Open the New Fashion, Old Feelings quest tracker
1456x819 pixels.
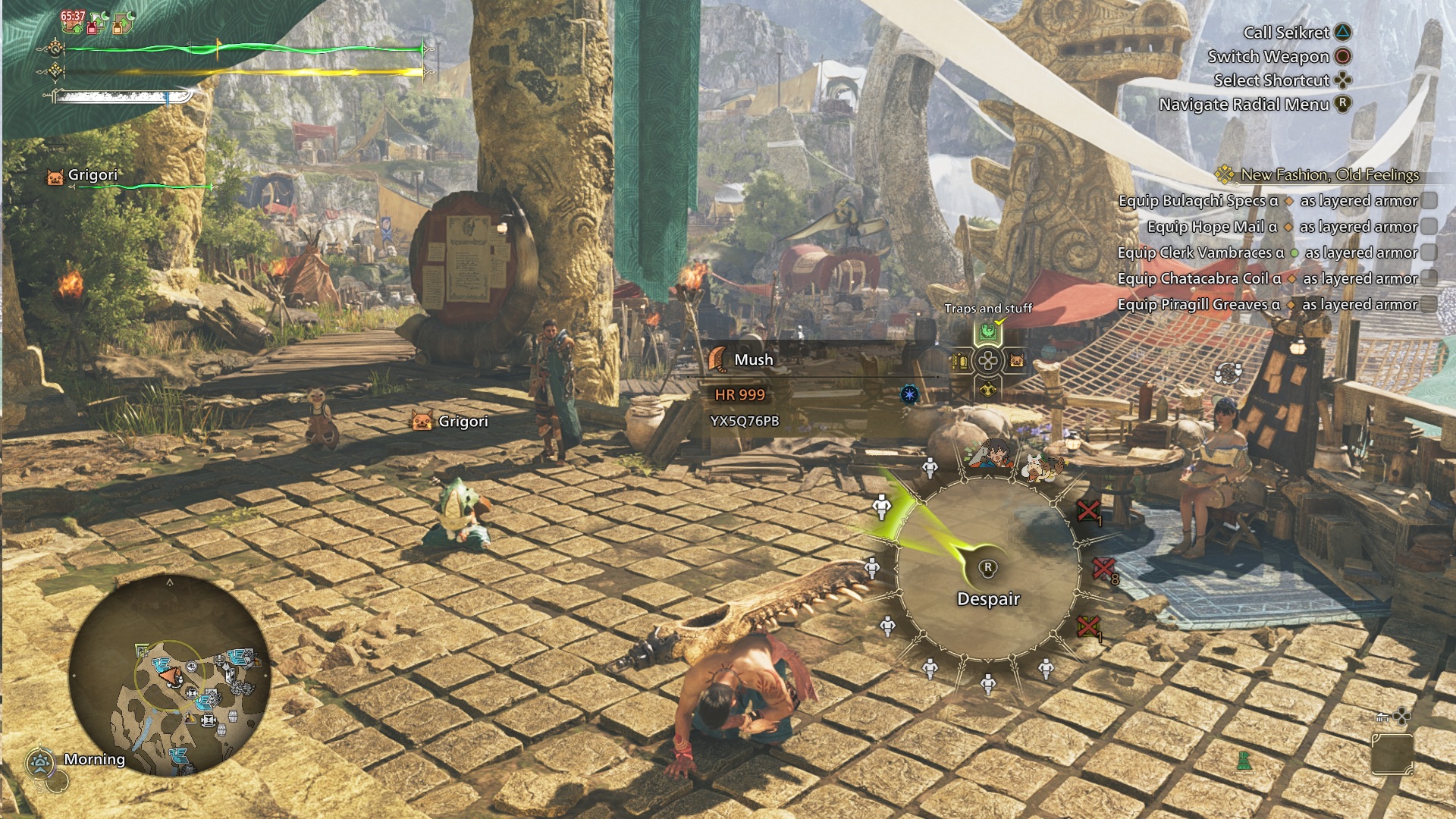pos(1329,175)
